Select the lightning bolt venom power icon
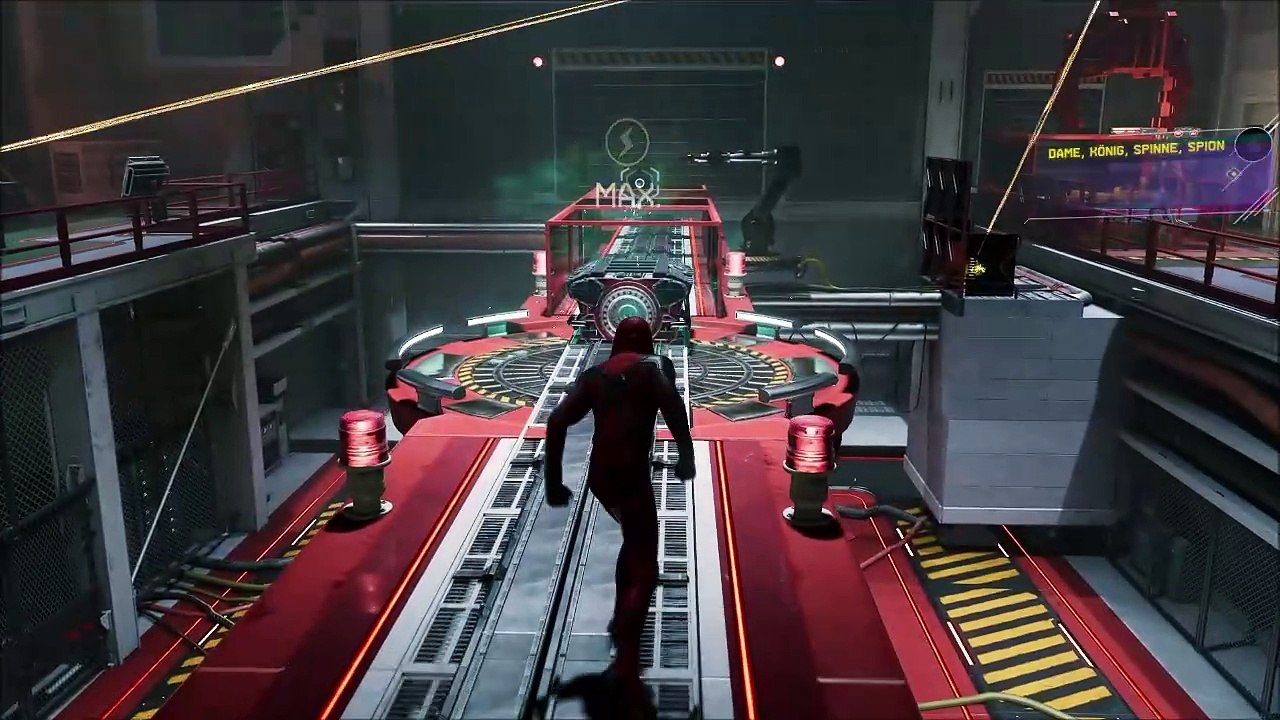The width and height of the screenshot is (1280, 720). coord(628,141)
